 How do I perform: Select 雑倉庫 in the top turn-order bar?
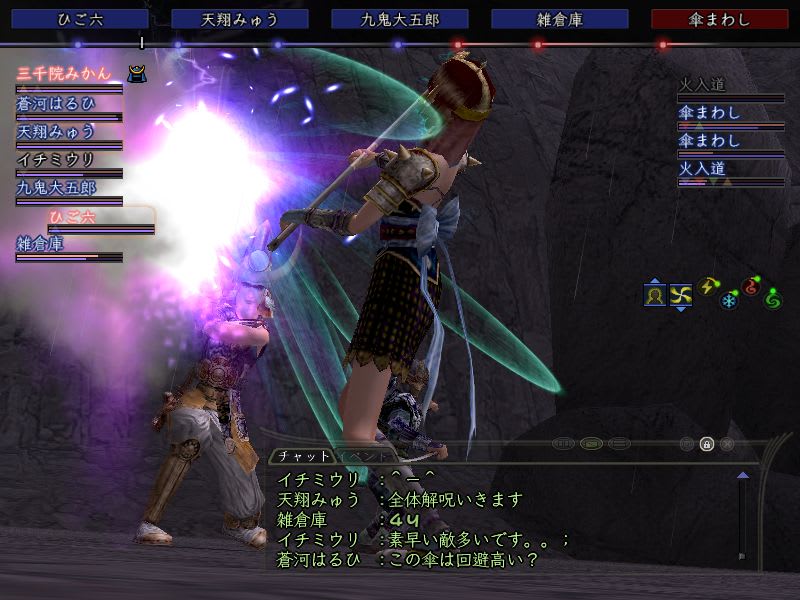pyautogui.click(x=560, y=19)
